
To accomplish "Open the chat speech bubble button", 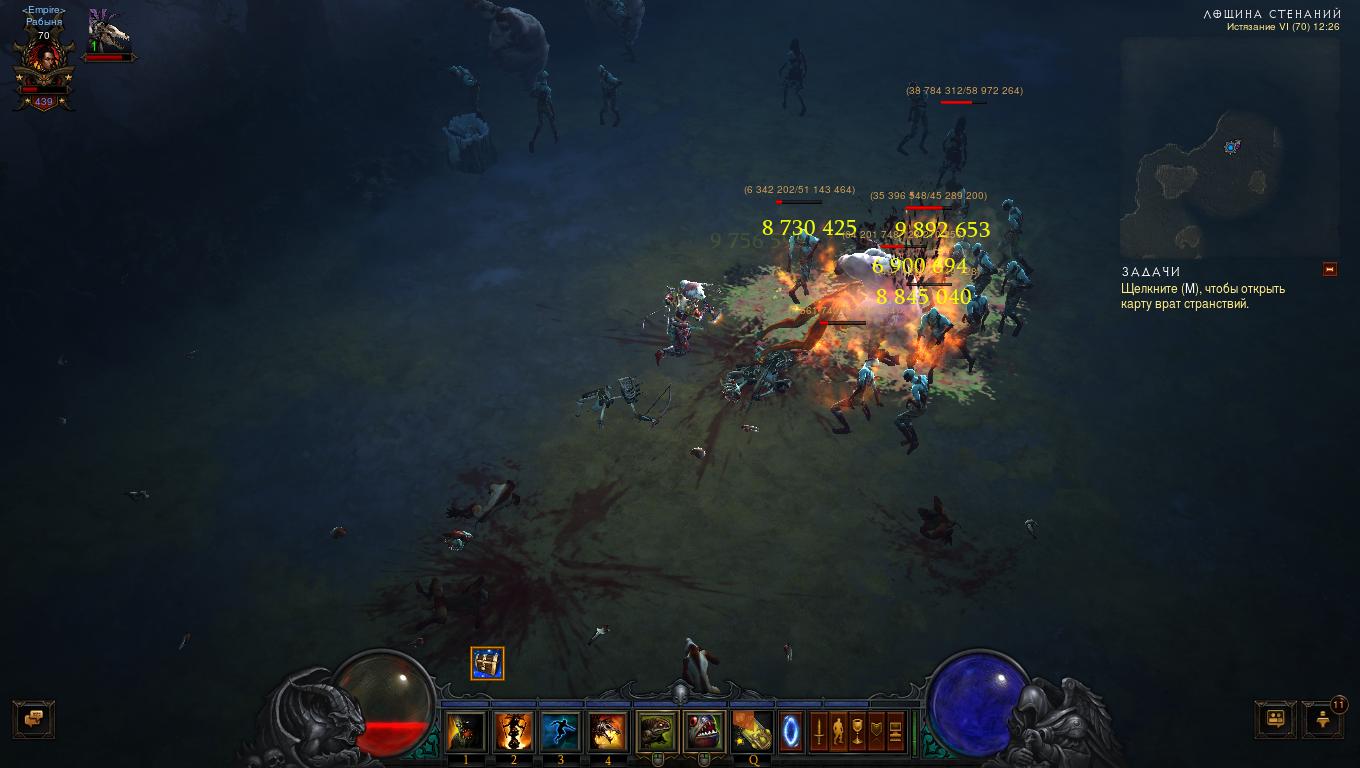I will (34, 718).
